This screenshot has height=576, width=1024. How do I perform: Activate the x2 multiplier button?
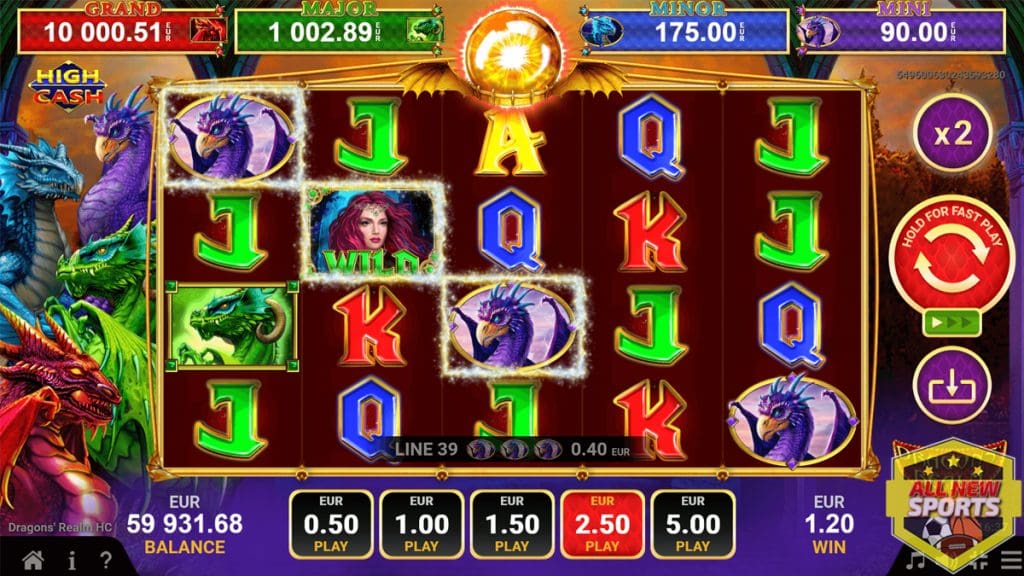[953, 133]
